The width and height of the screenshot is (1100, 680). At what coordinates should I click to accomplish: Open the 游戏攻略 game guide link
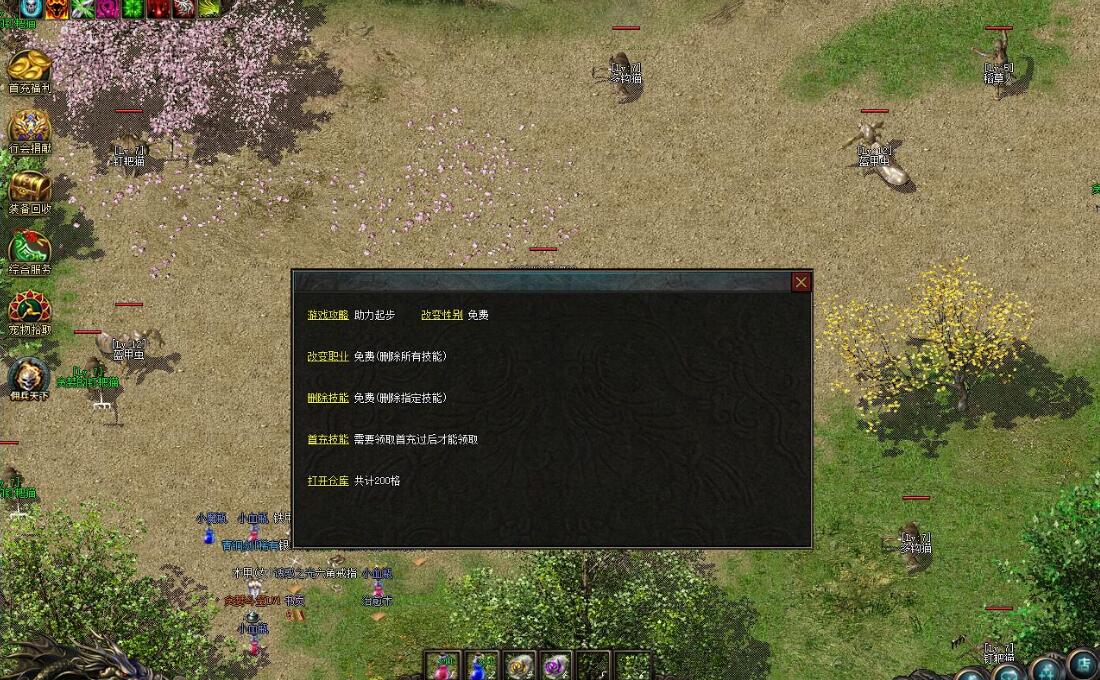(328, 315)
